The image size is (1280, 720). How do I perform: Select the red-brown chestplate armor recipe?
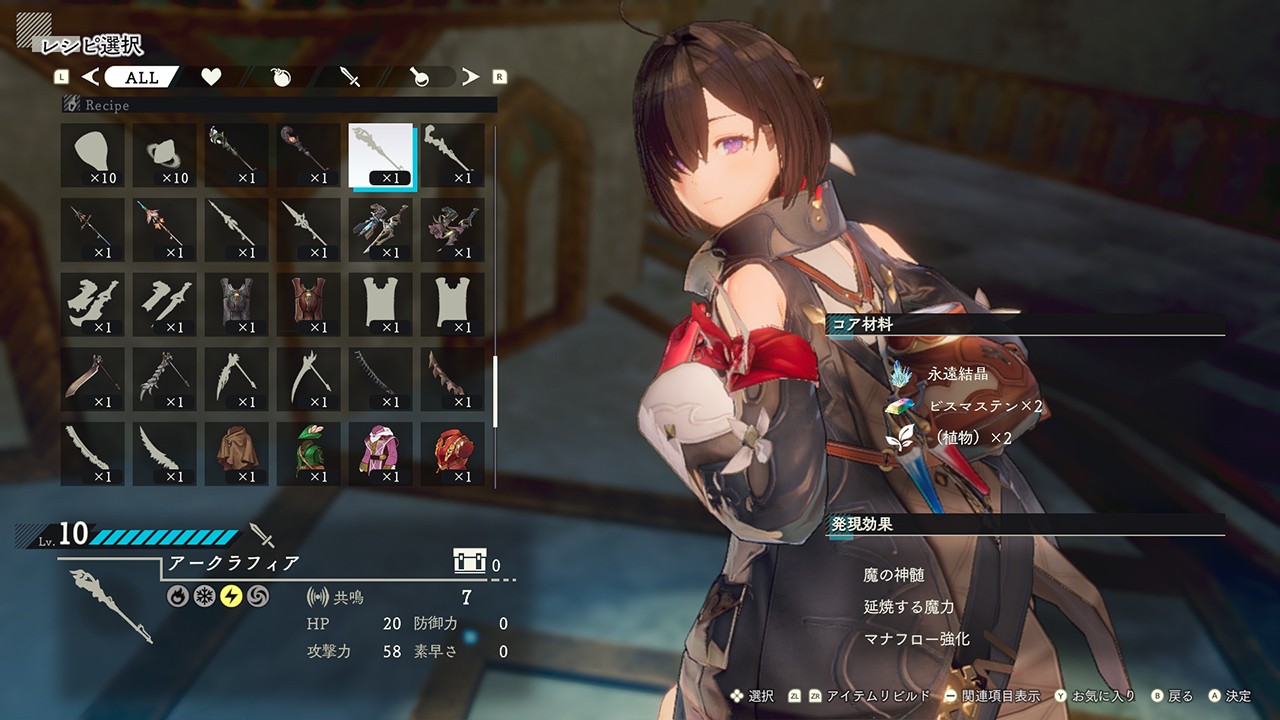(309, 304)
